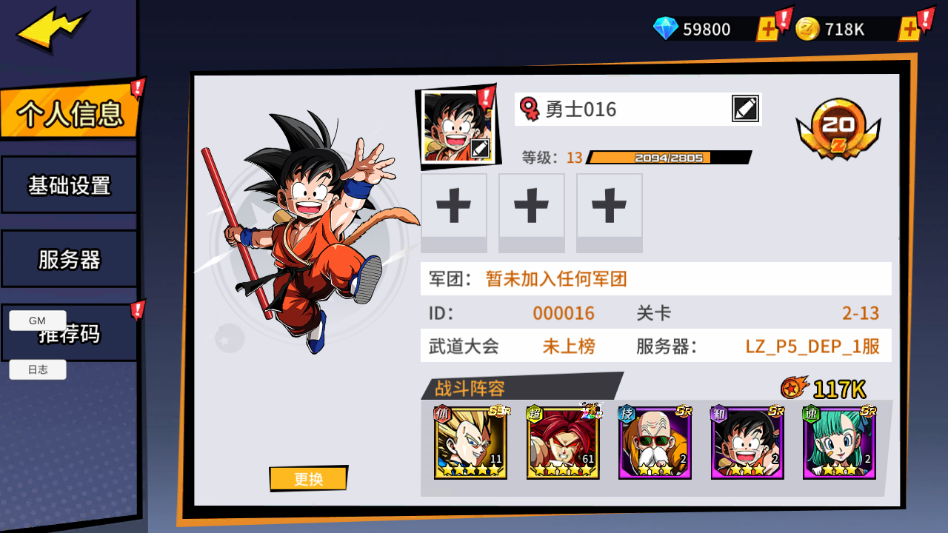The width and height of the screenshot is (948, 533).
Task: Open the 个人信息 tab
Action: pos(68,113)
